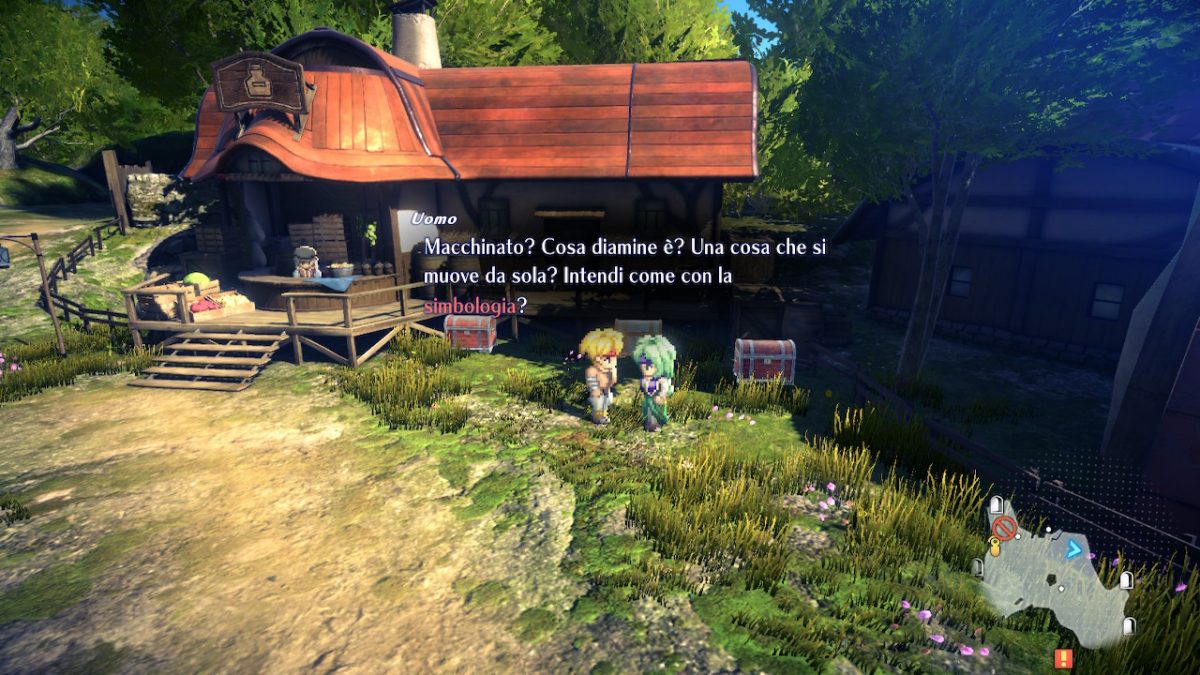Click the blue player arrow on minimap
1200x675 pixels.
pyautogui.click(x=1074, y=548)
